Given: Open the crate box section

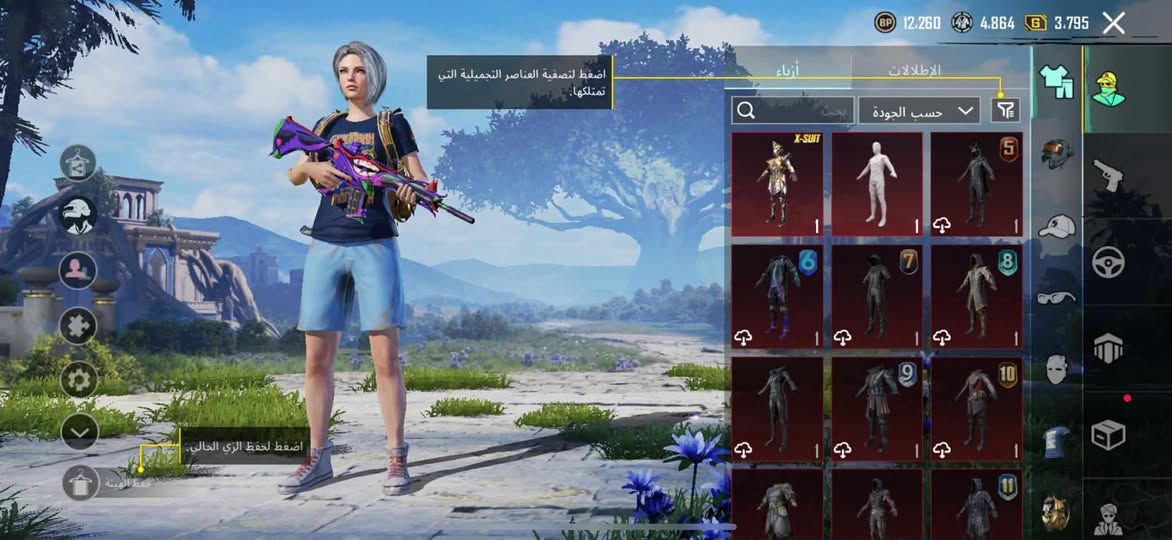Looking at the screenshot, I should 1108,435.
